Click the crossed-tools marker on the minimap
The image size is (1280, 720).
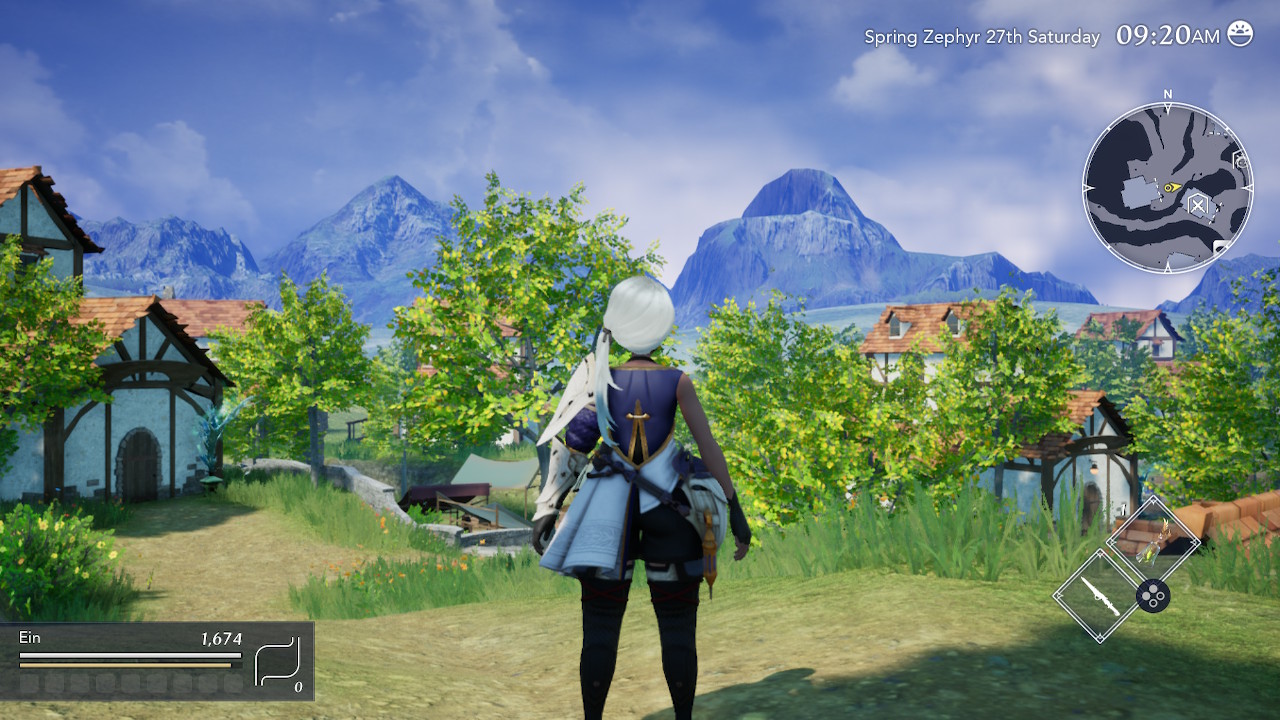tap(1197, 205)
